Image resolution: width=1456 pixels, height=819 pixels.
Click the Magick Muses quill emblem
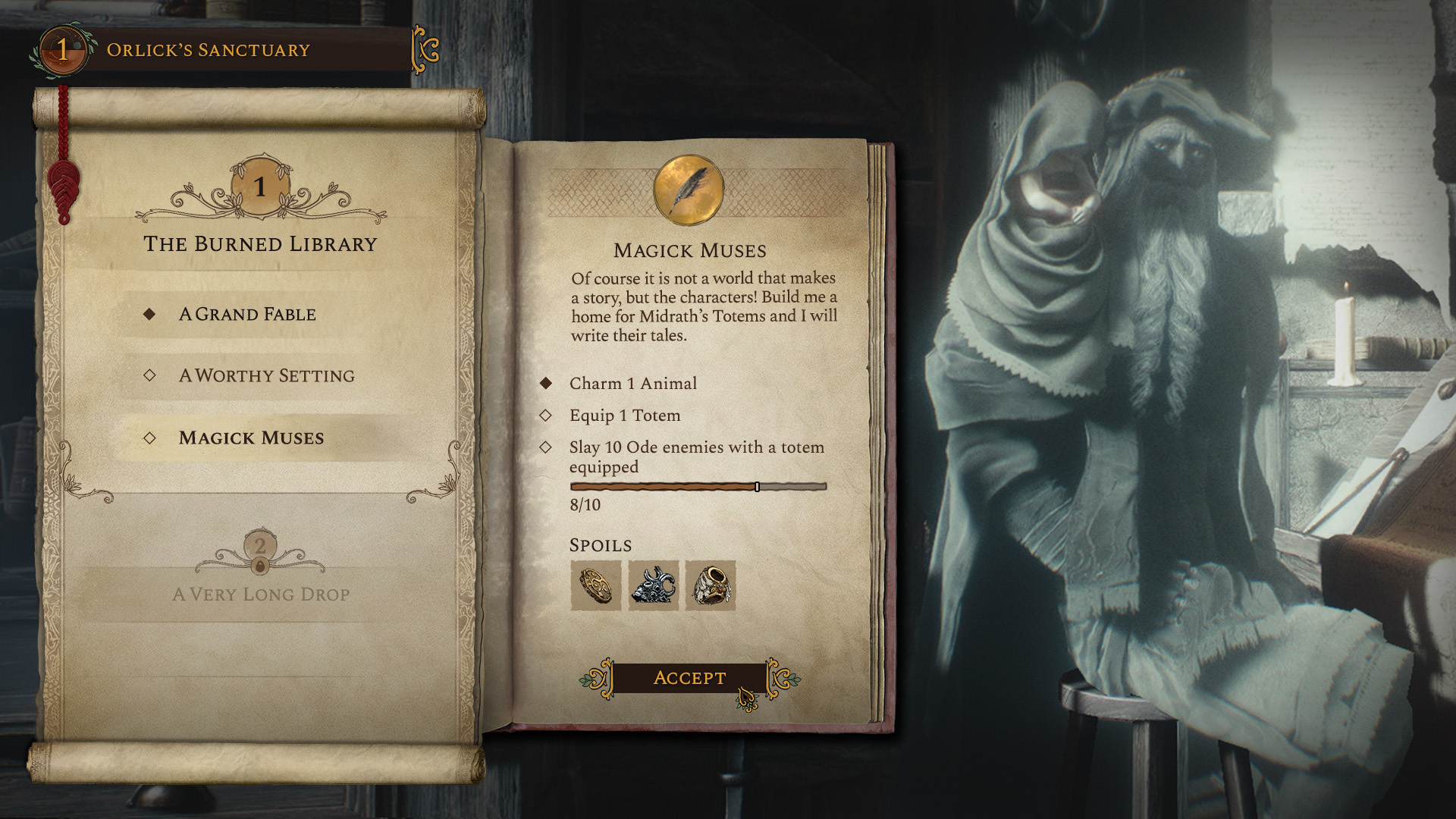689,190
